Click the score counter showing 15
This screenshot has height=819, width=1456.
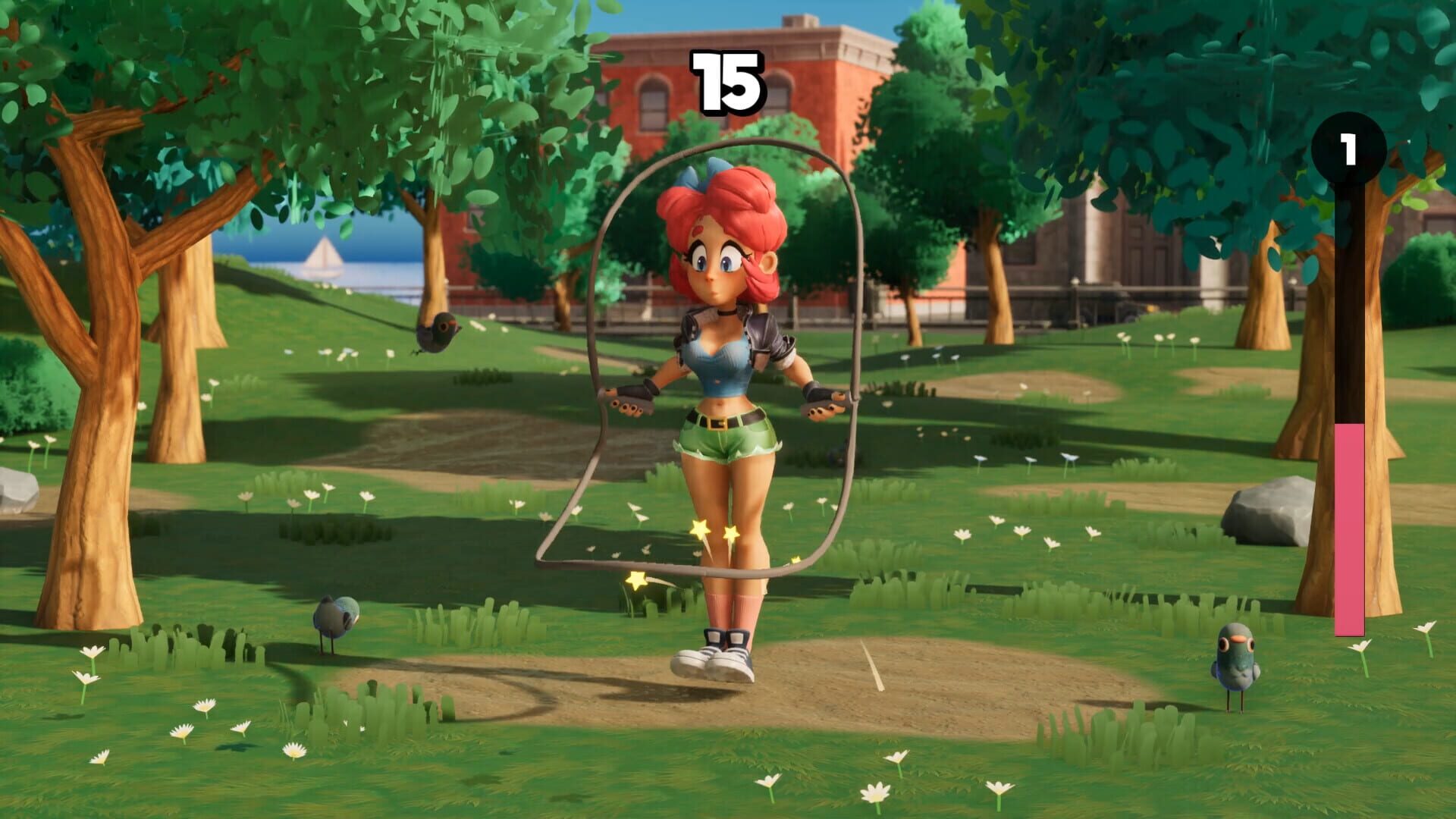point(728,80)
